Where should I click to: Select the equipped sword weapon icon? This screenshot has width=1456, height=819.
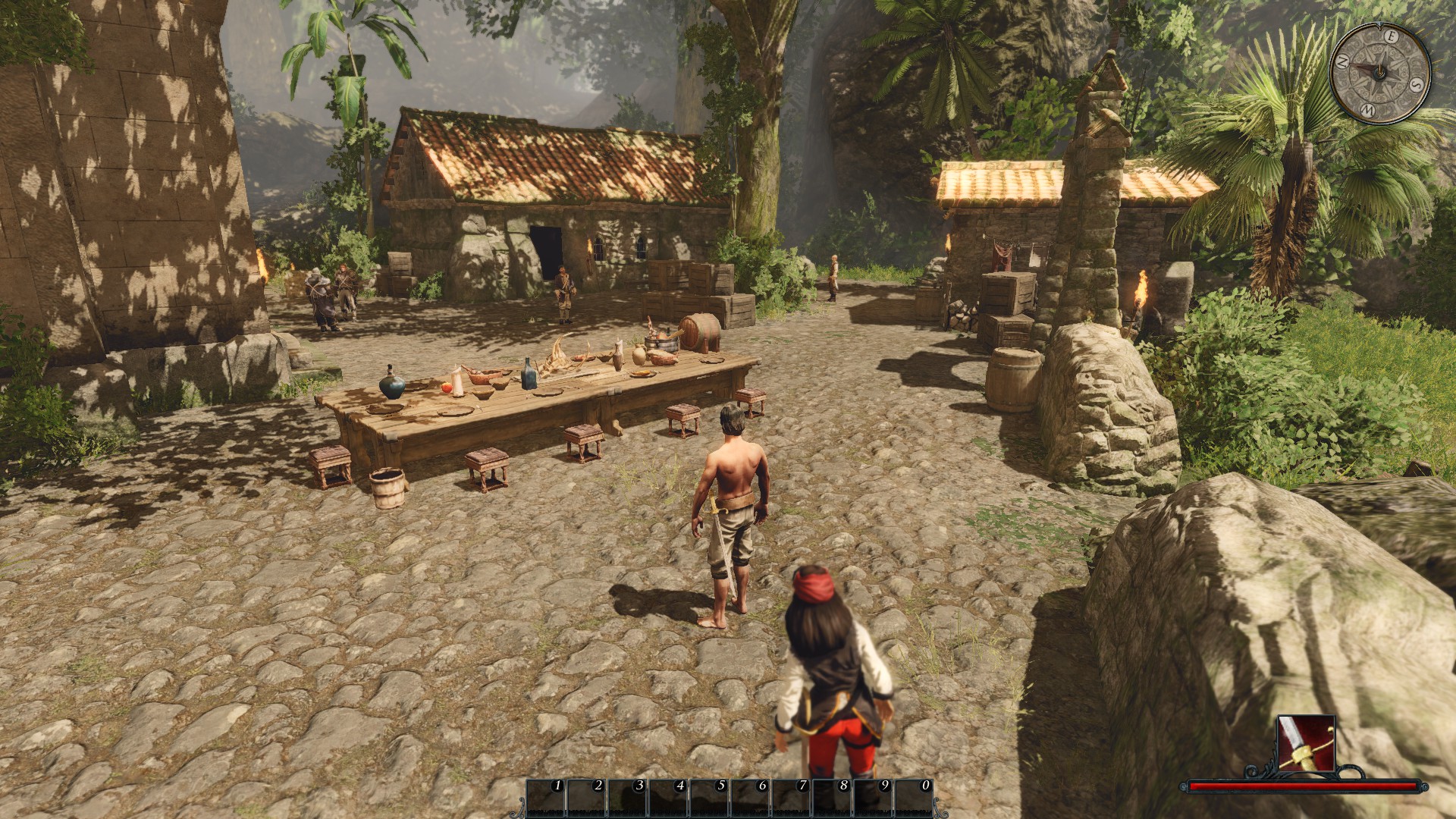coord(1306,742)
